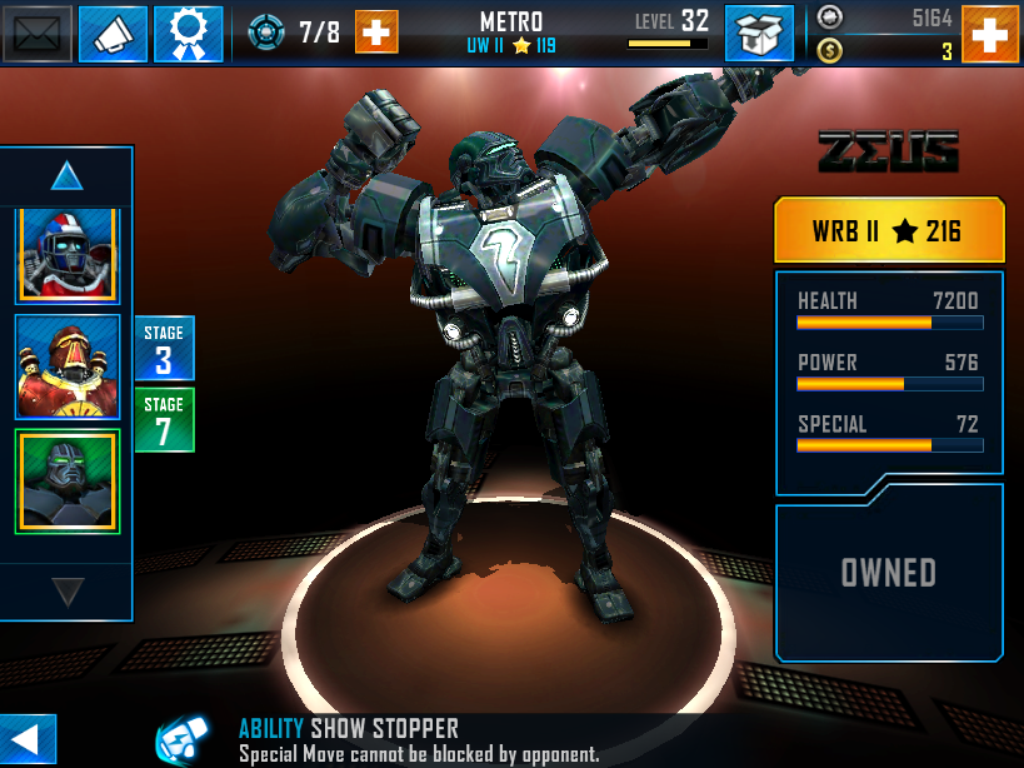The width and height of the screenshot is (1024, 768).
Task: Open the crate box button
Action: (759, 34)
